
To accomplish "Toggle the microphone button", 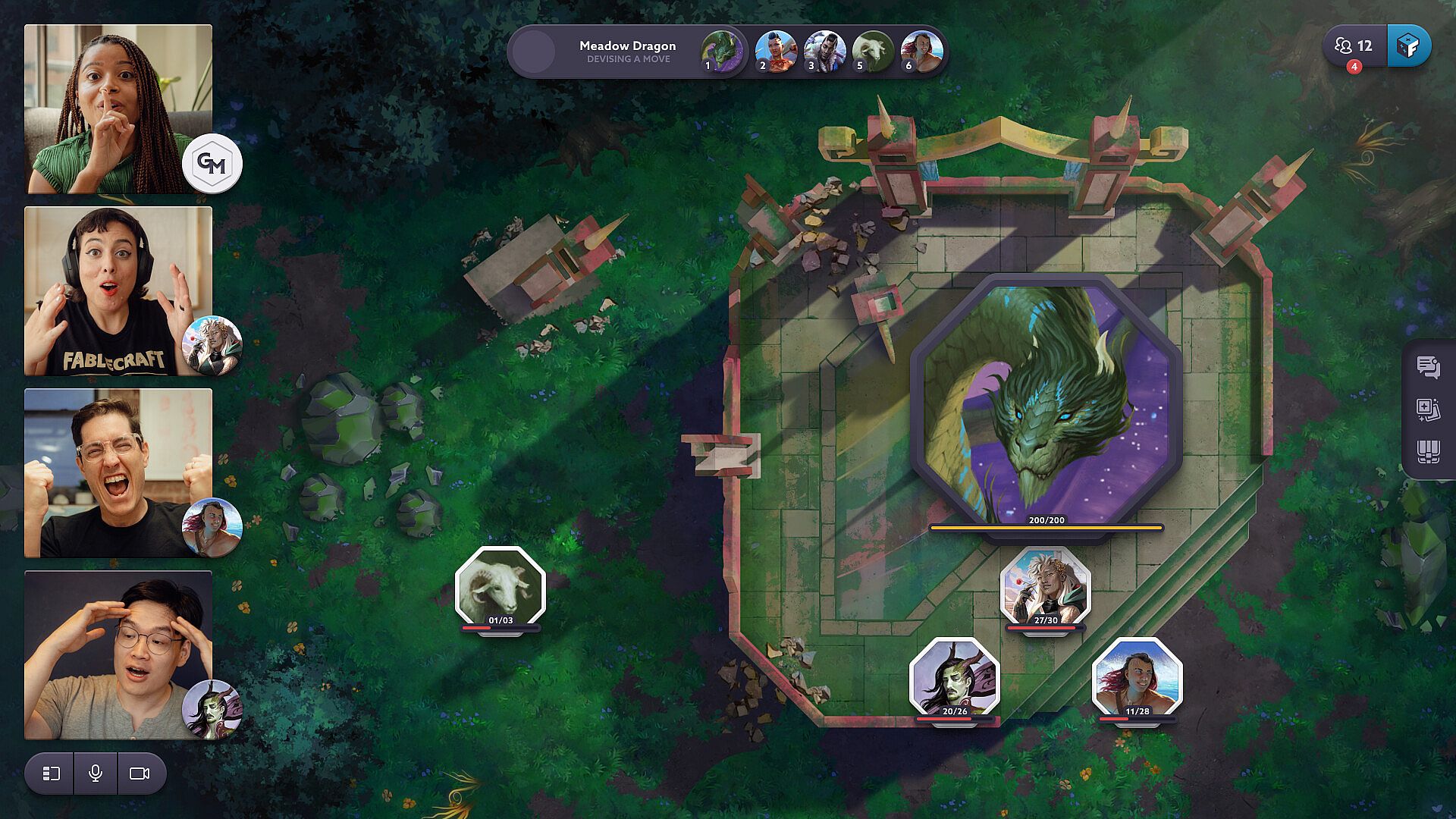I will coord(96,773).
